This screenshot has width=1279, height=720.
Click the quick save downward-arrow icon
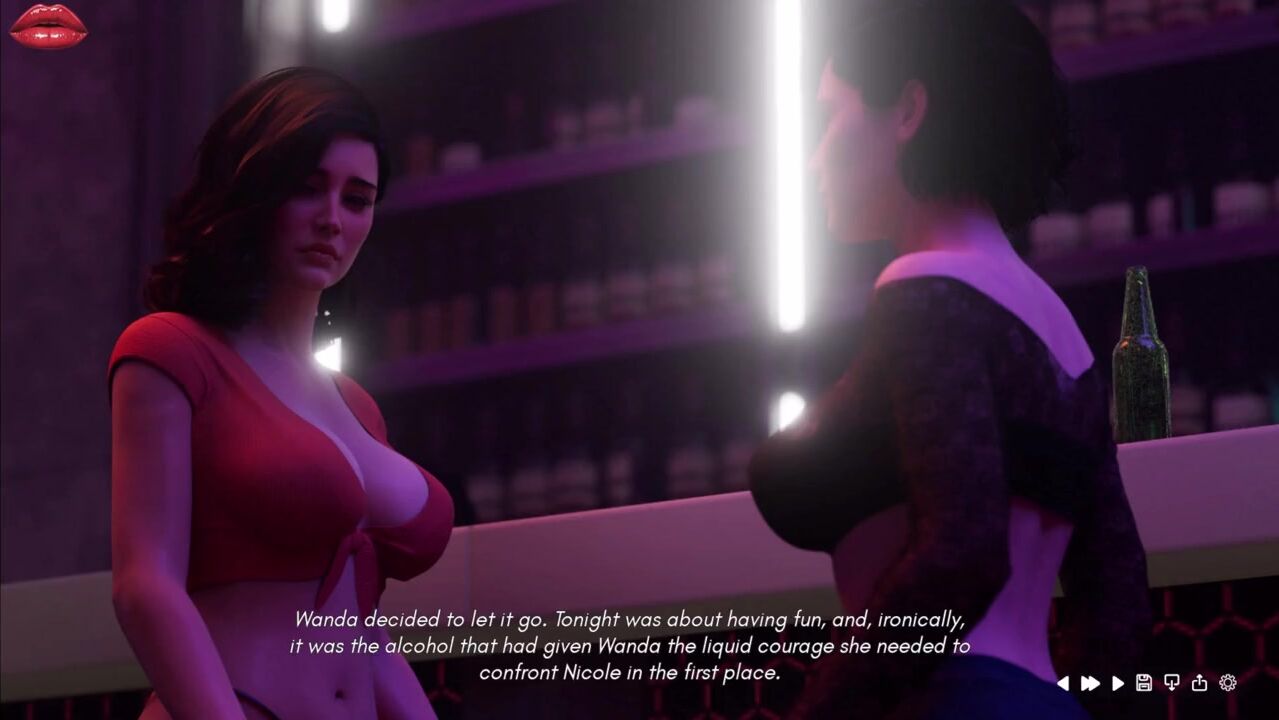[1172, 683]
